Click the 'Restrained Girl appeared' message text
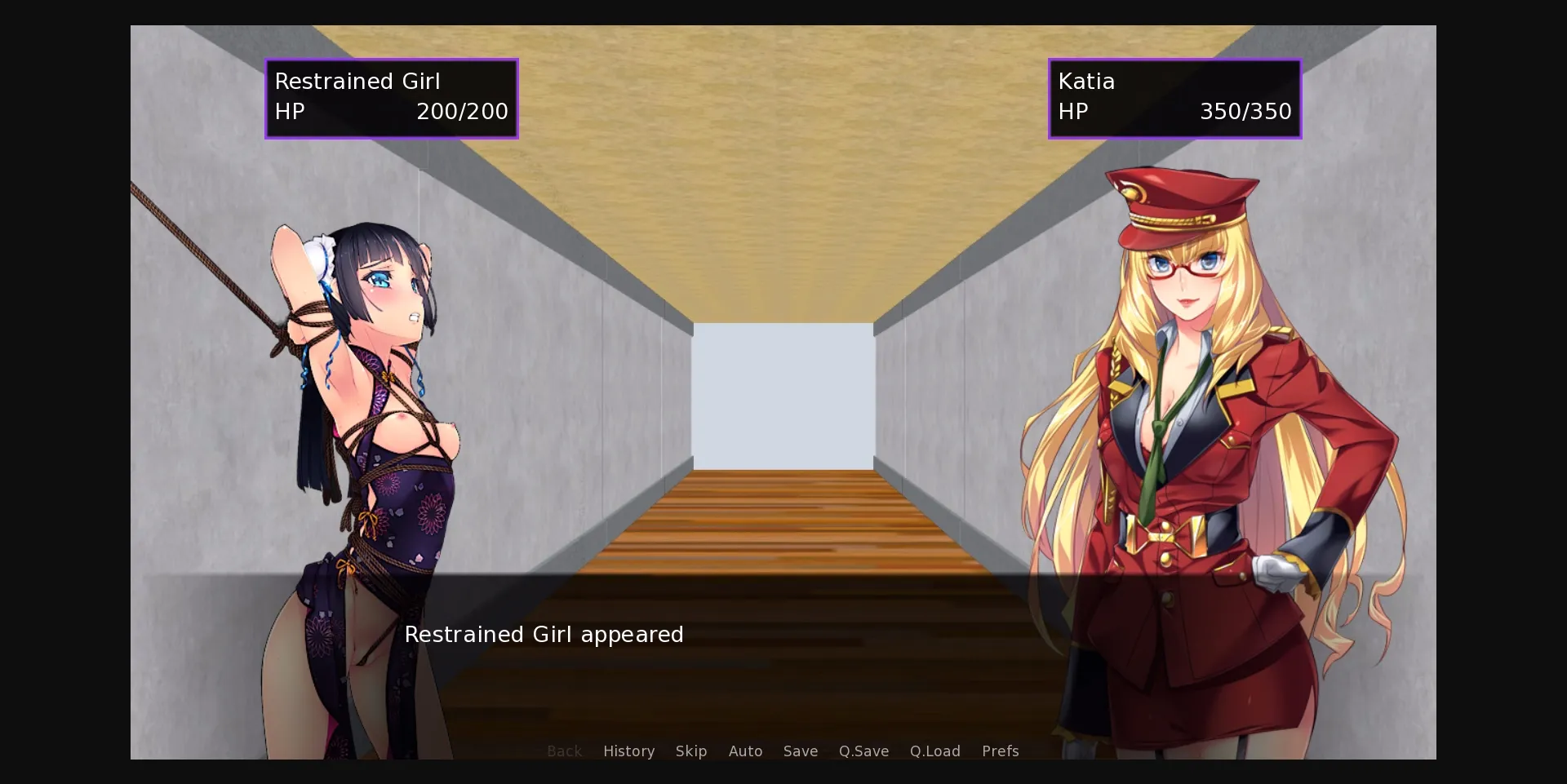 544,635
